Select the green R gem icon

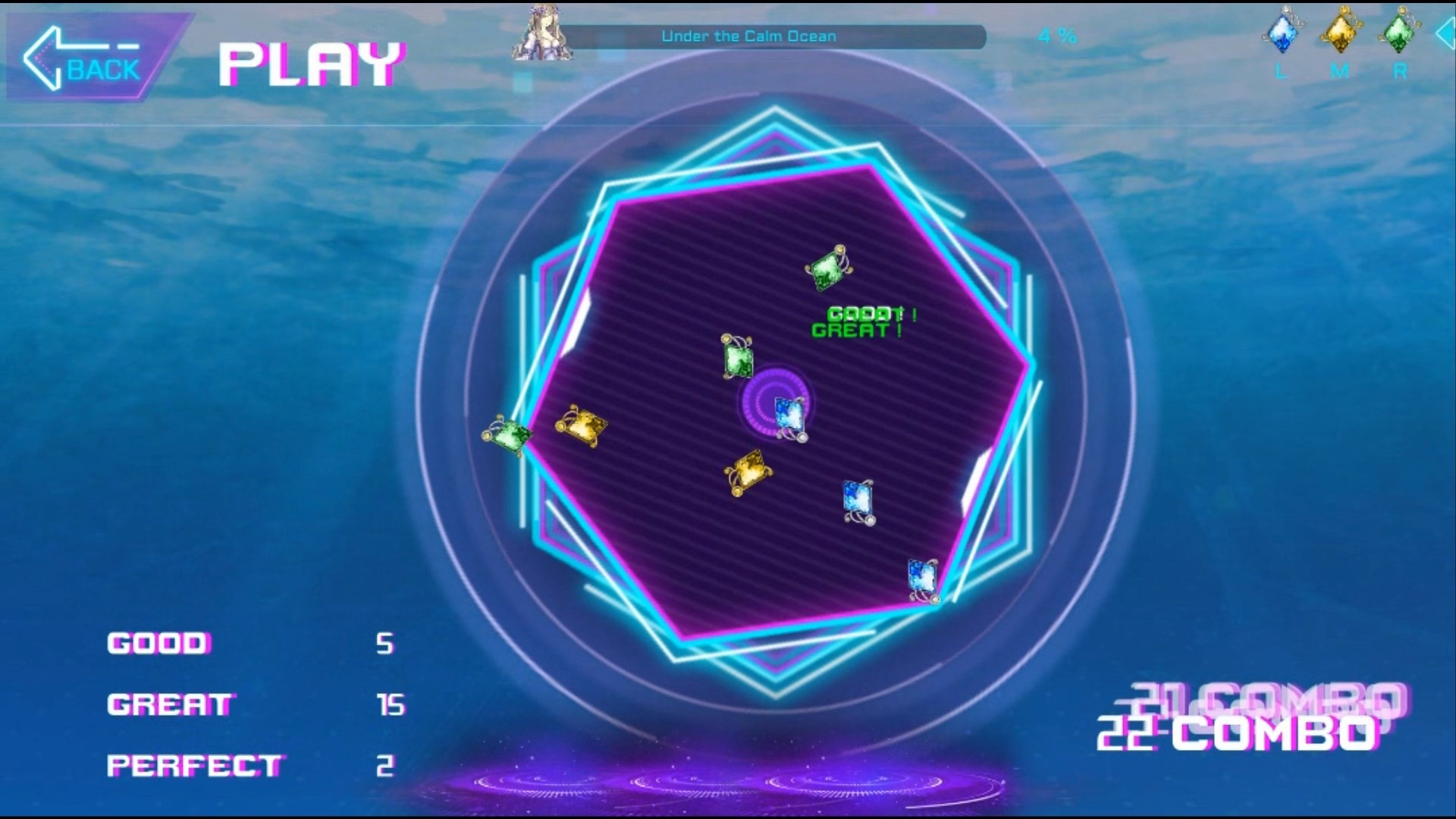point(1399,30)
